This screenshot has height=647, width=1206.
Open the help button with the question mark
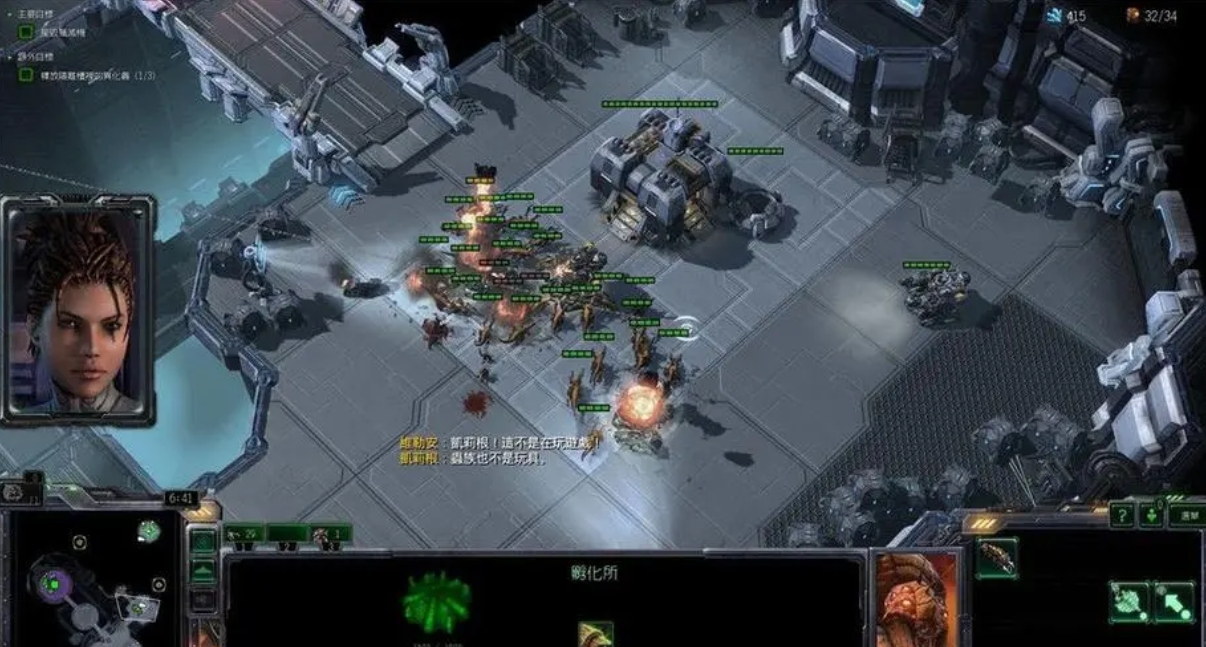point(1122,515)
